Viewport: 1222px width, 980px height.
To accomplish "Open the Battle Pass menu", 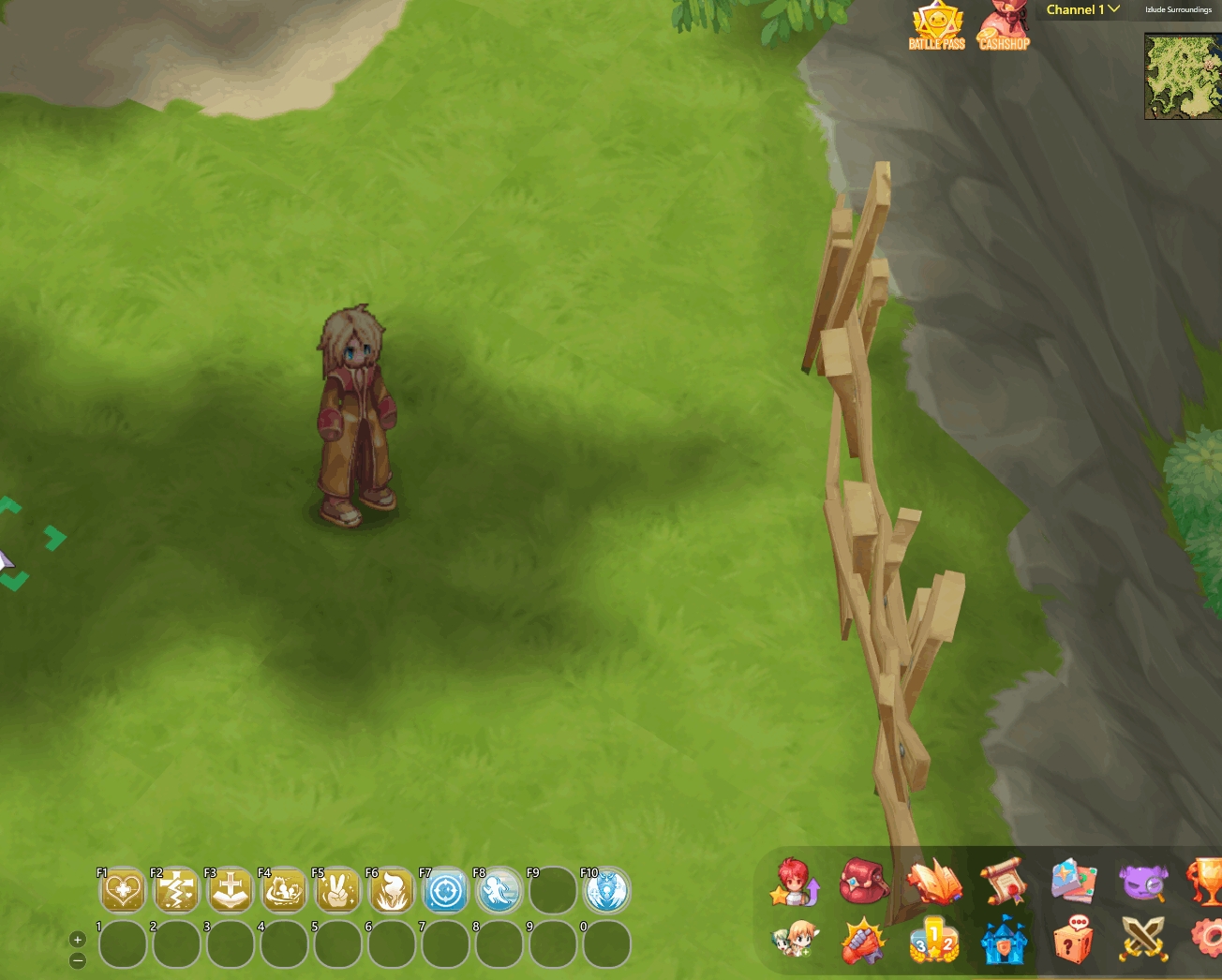I will (x=936, y=25).
